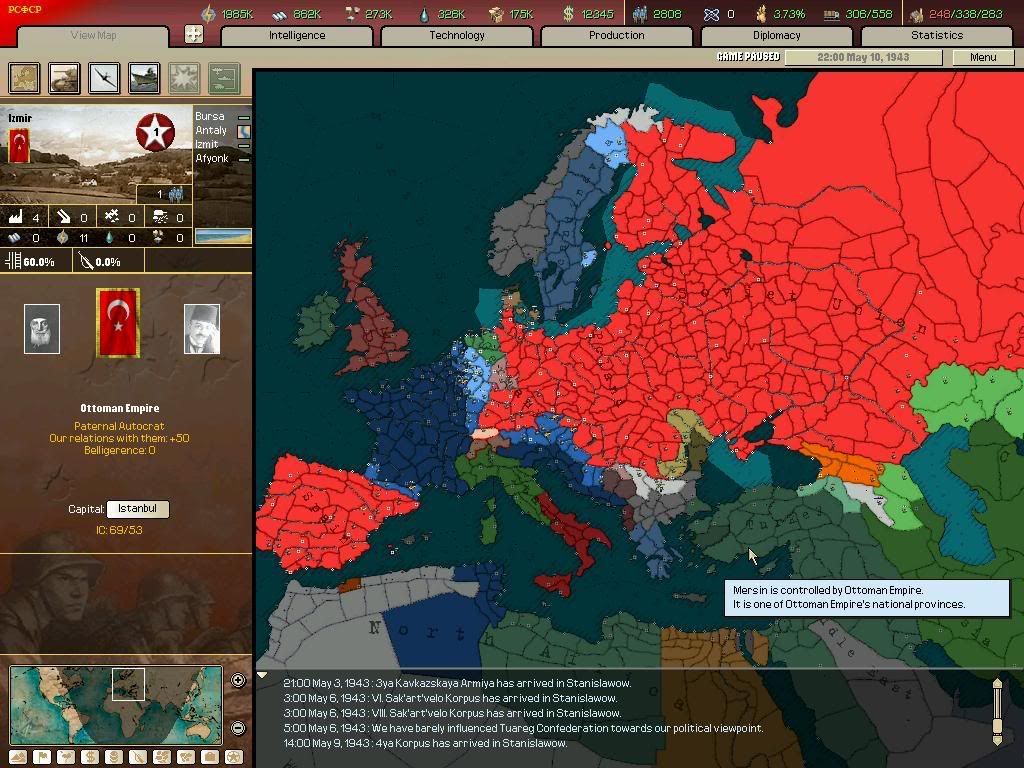The width and height of the screenshot is (1024, 768).
Task: Go to the Production tab
Action: [x=617, y=35]
